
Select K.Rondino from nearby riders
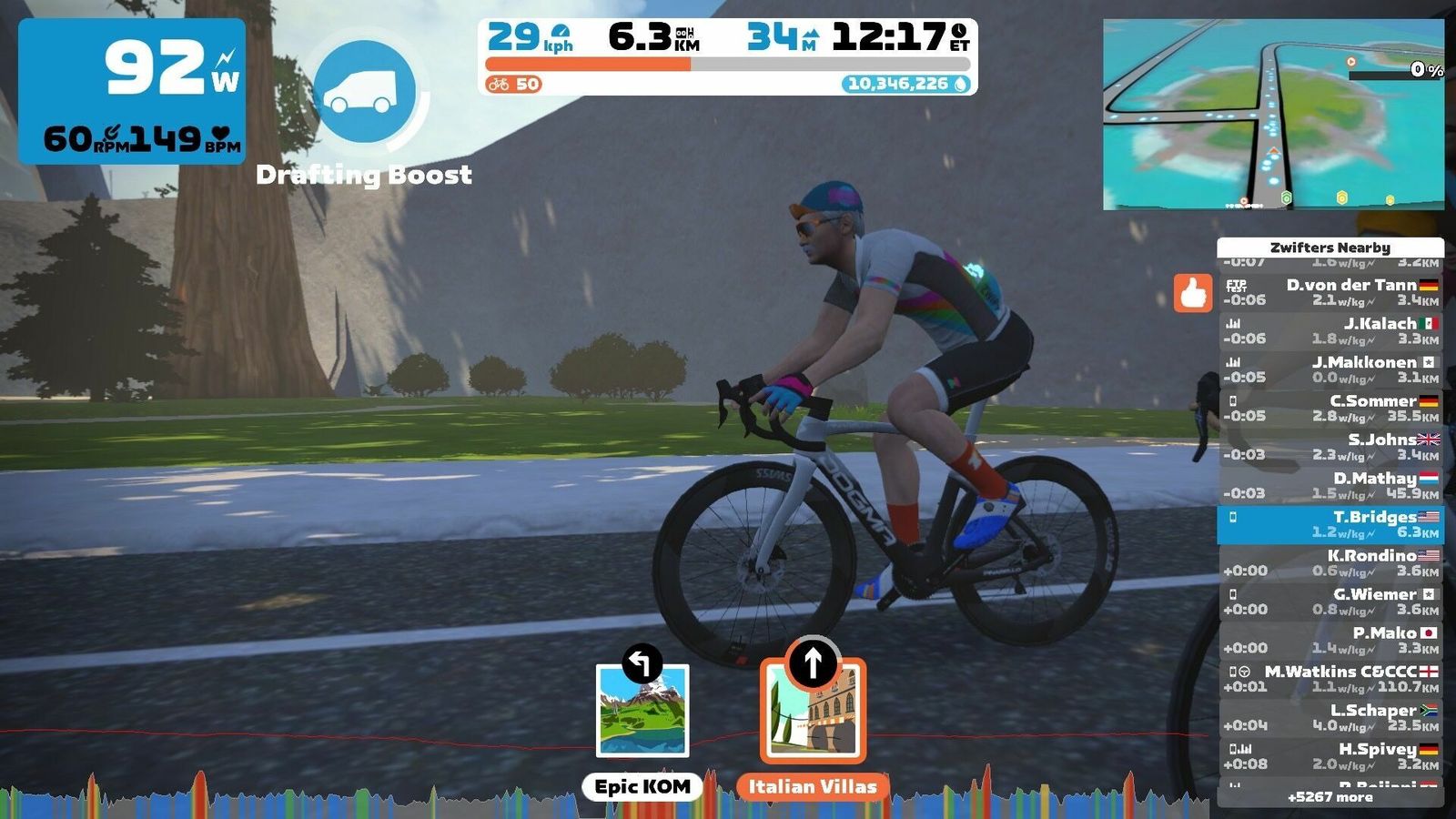click(x=1330, y=563)
